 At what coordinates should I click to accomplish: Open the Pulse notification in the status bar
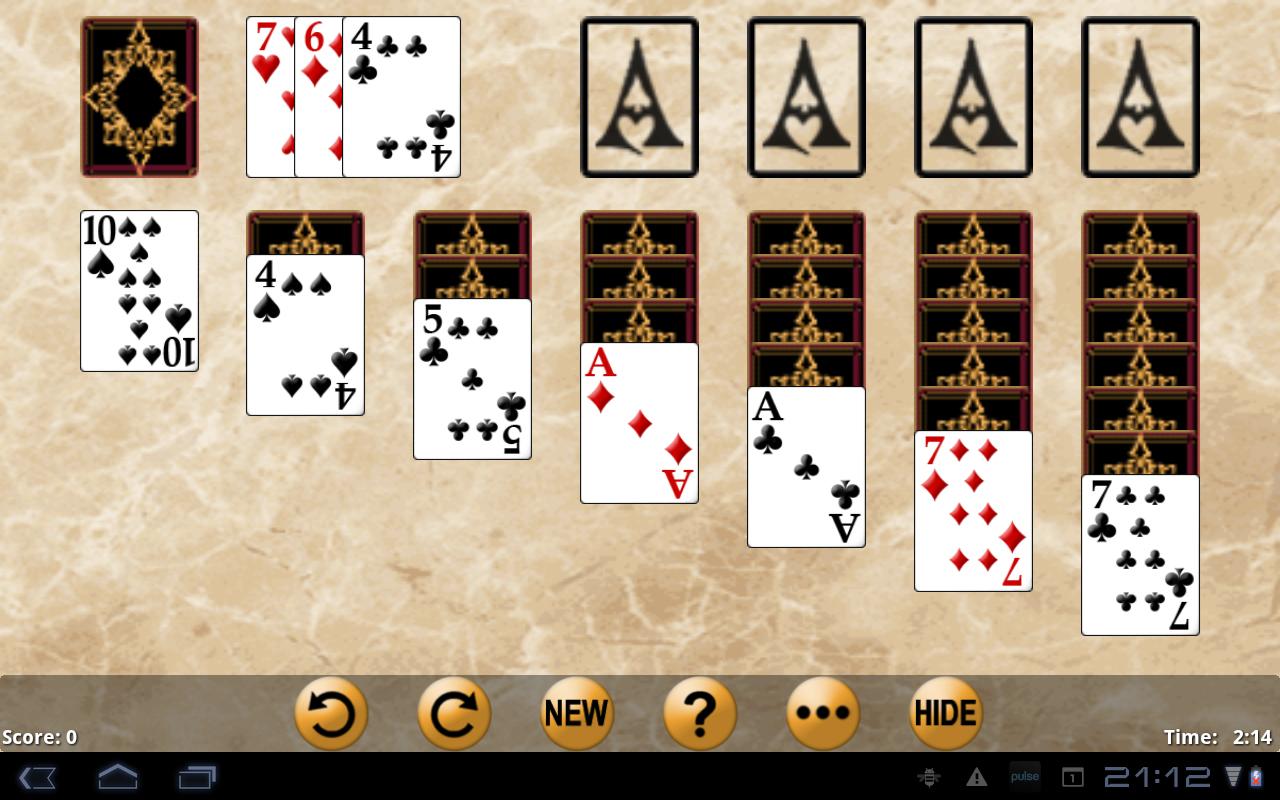click(x=1024, y=775)
